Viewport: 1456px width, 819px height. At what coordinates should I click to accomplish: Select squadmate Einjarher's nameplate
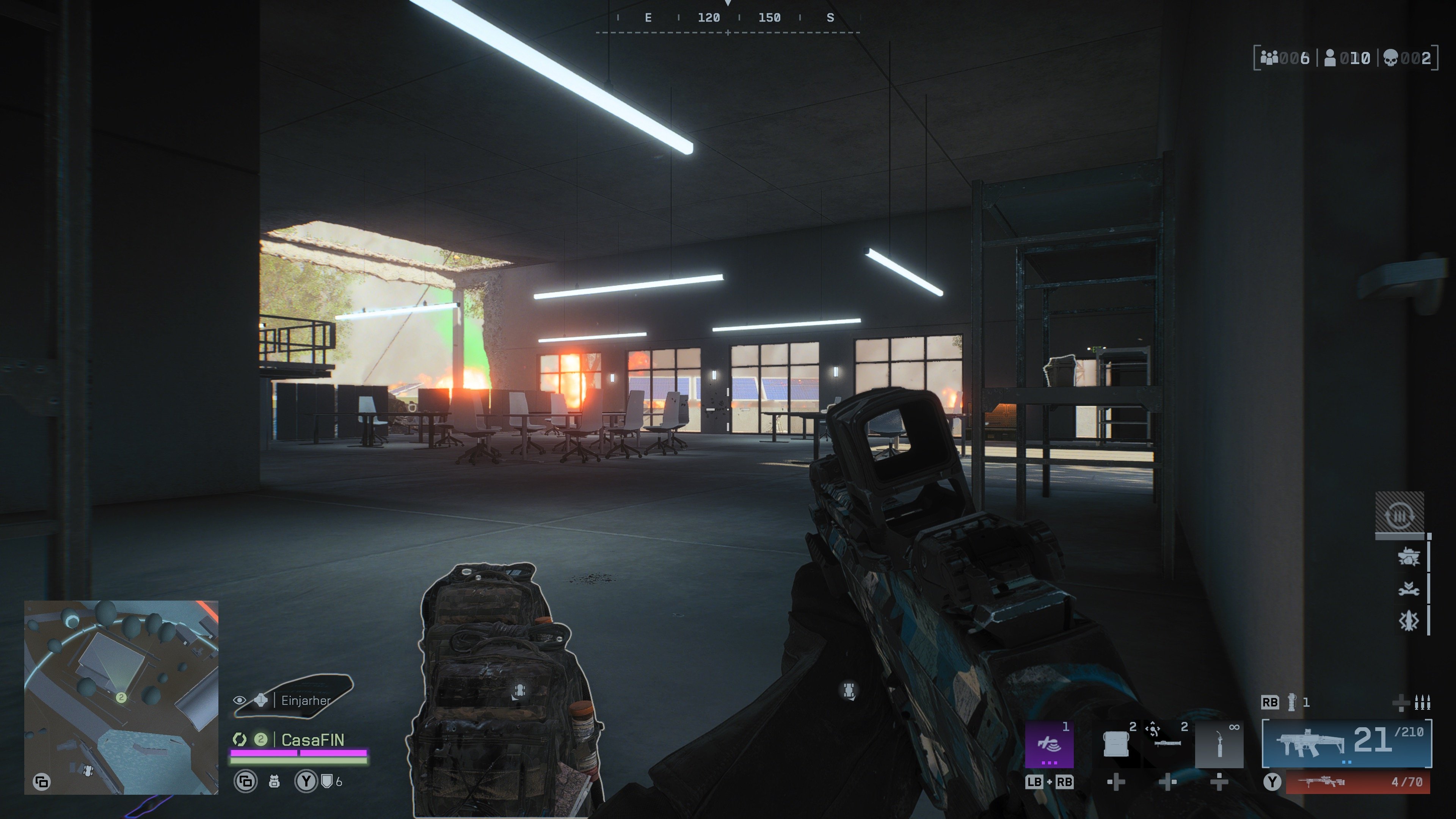pyautogui.click(x=305, y=701)
